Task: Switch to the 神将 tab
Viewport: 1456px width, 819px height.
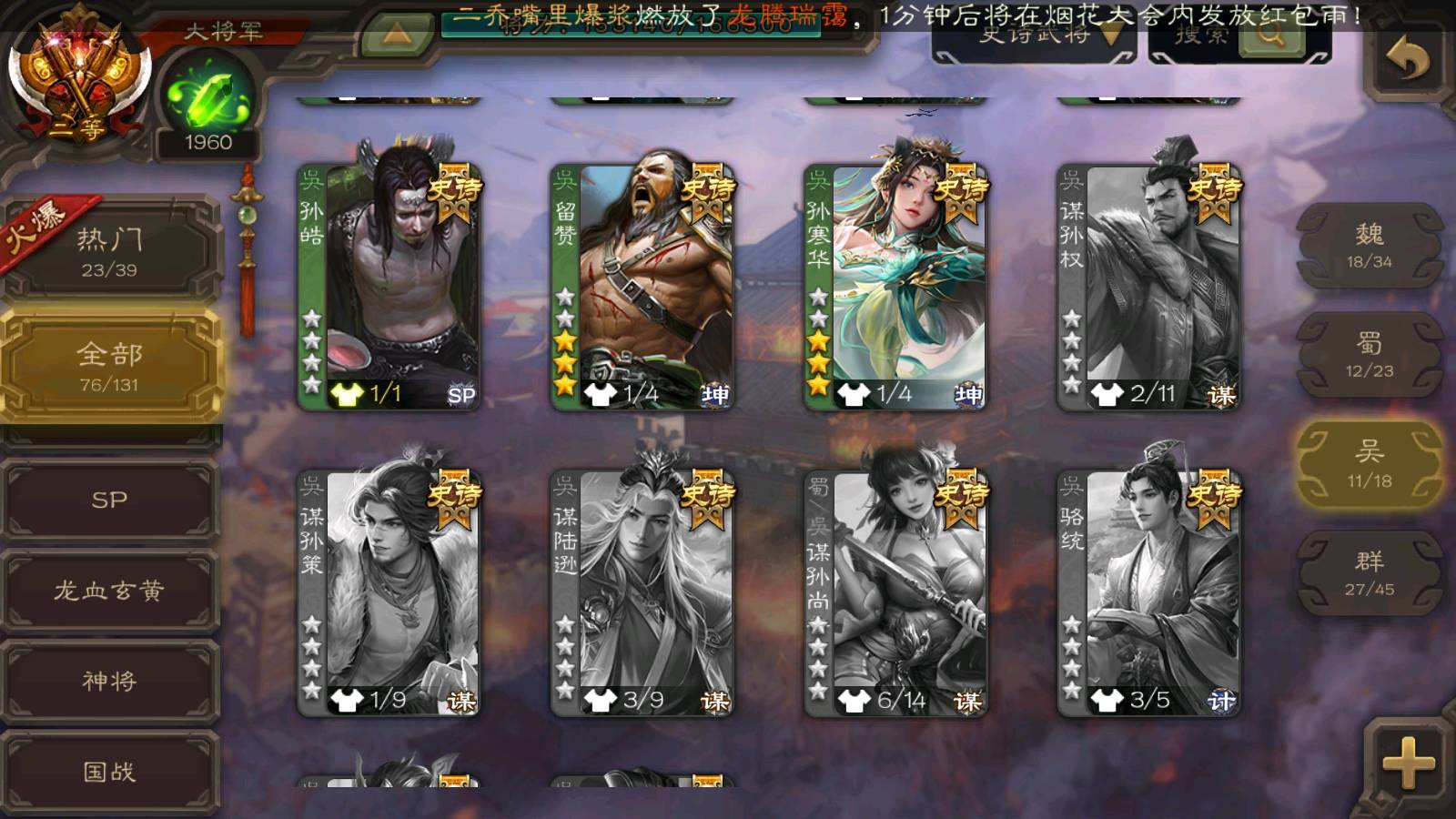Action: coord(109,681)
